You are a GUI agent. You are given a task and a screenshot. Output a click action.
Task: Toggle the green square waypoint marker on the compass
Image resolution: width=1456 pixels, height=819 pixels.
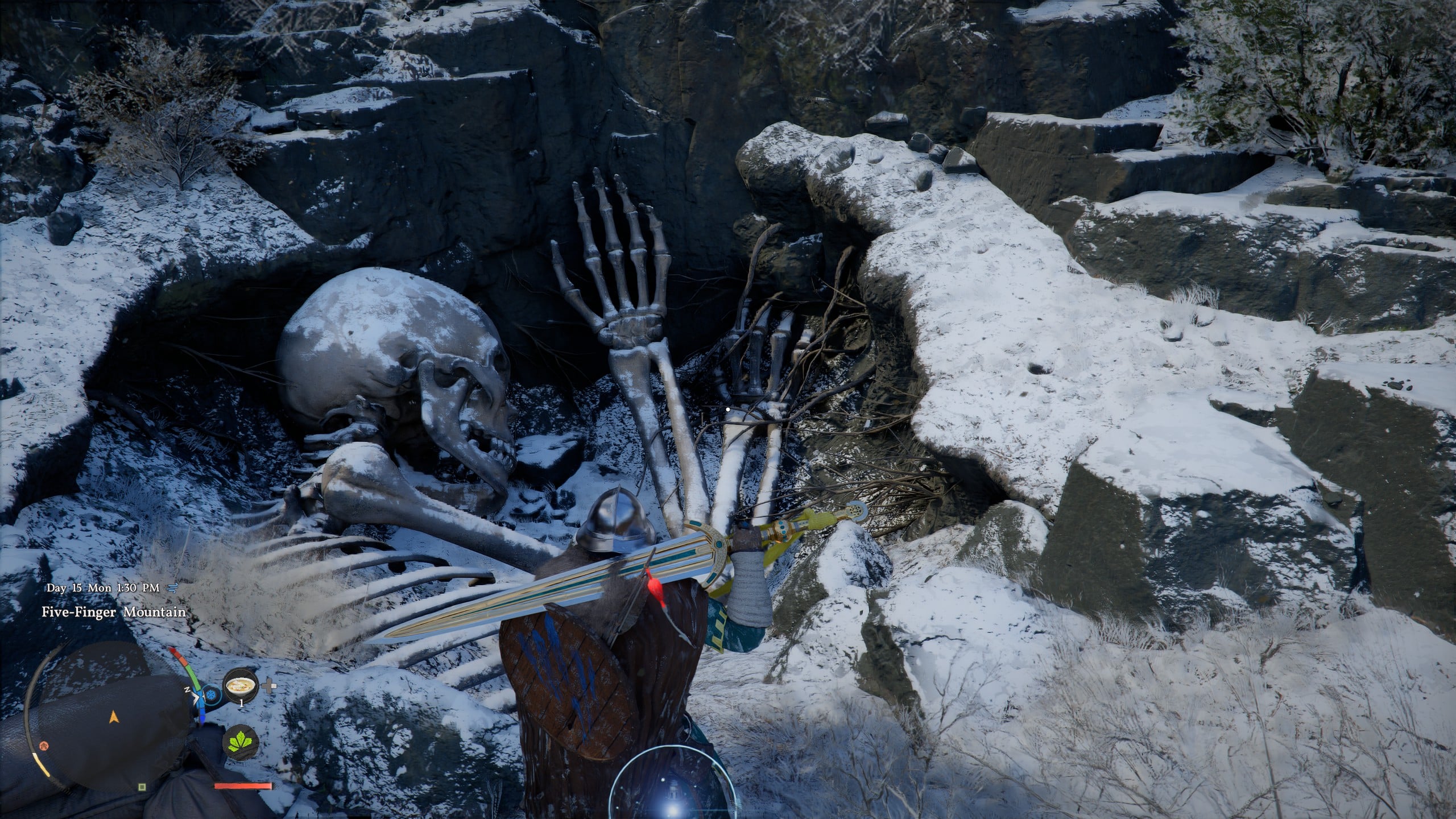(x=142, y=787)
